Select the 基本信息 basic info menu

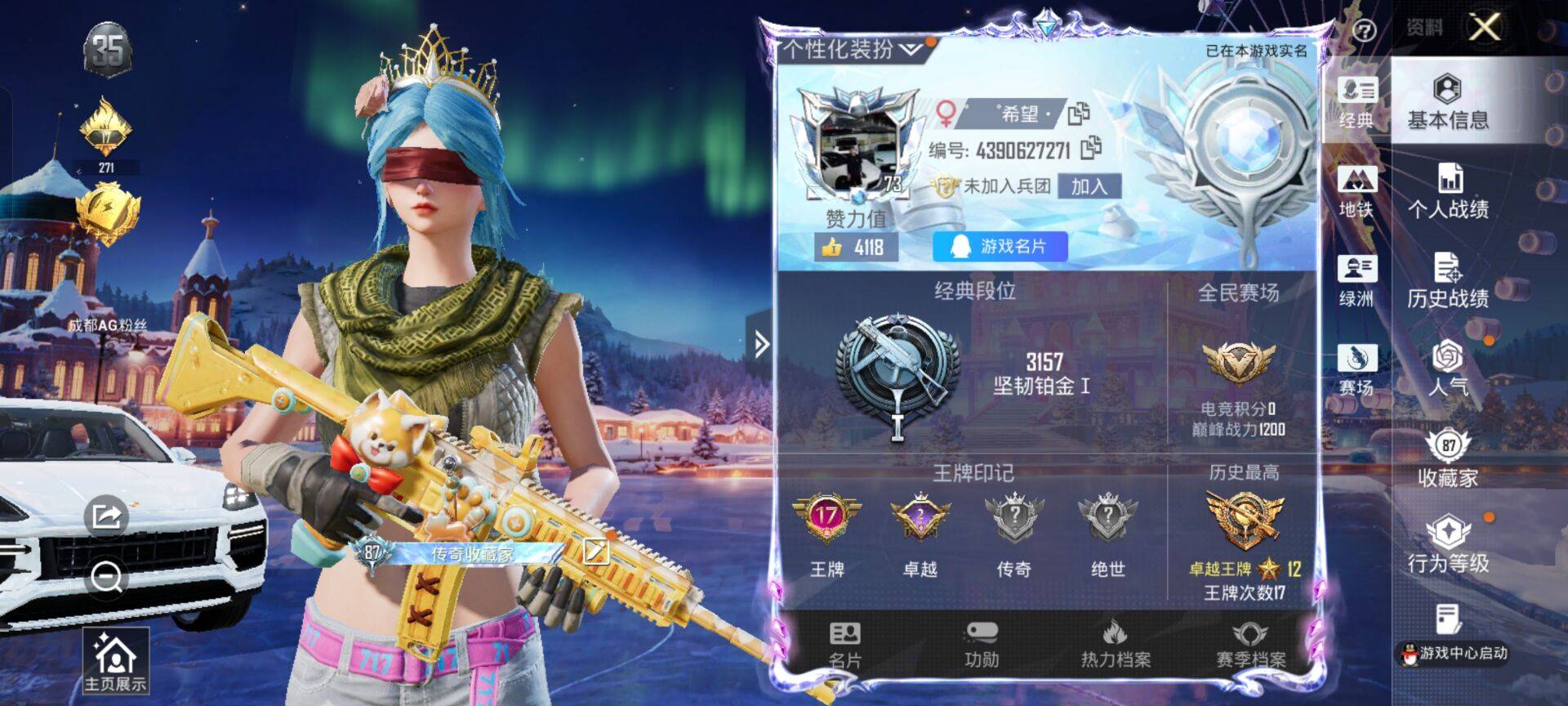coord(1448,101)
